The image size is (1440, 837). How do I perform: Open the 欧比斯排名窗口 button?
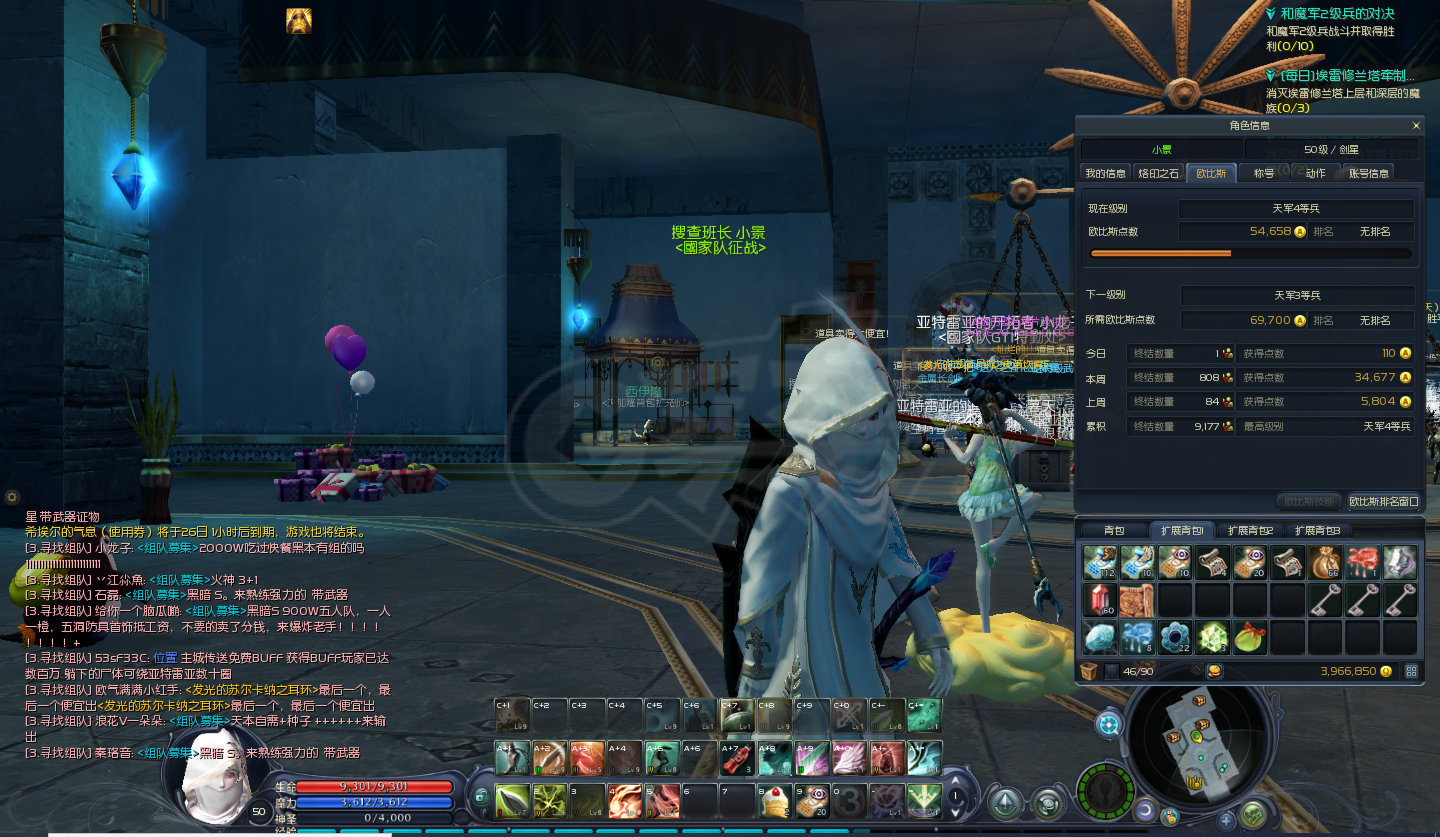1384,501
